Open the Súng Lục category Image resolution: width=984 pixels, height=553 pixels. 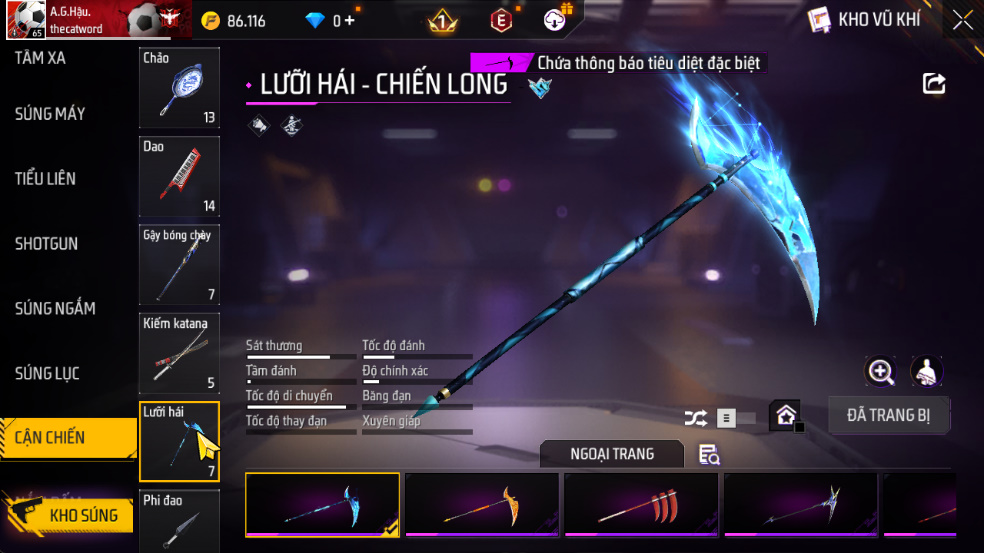(x=47, y=374)
